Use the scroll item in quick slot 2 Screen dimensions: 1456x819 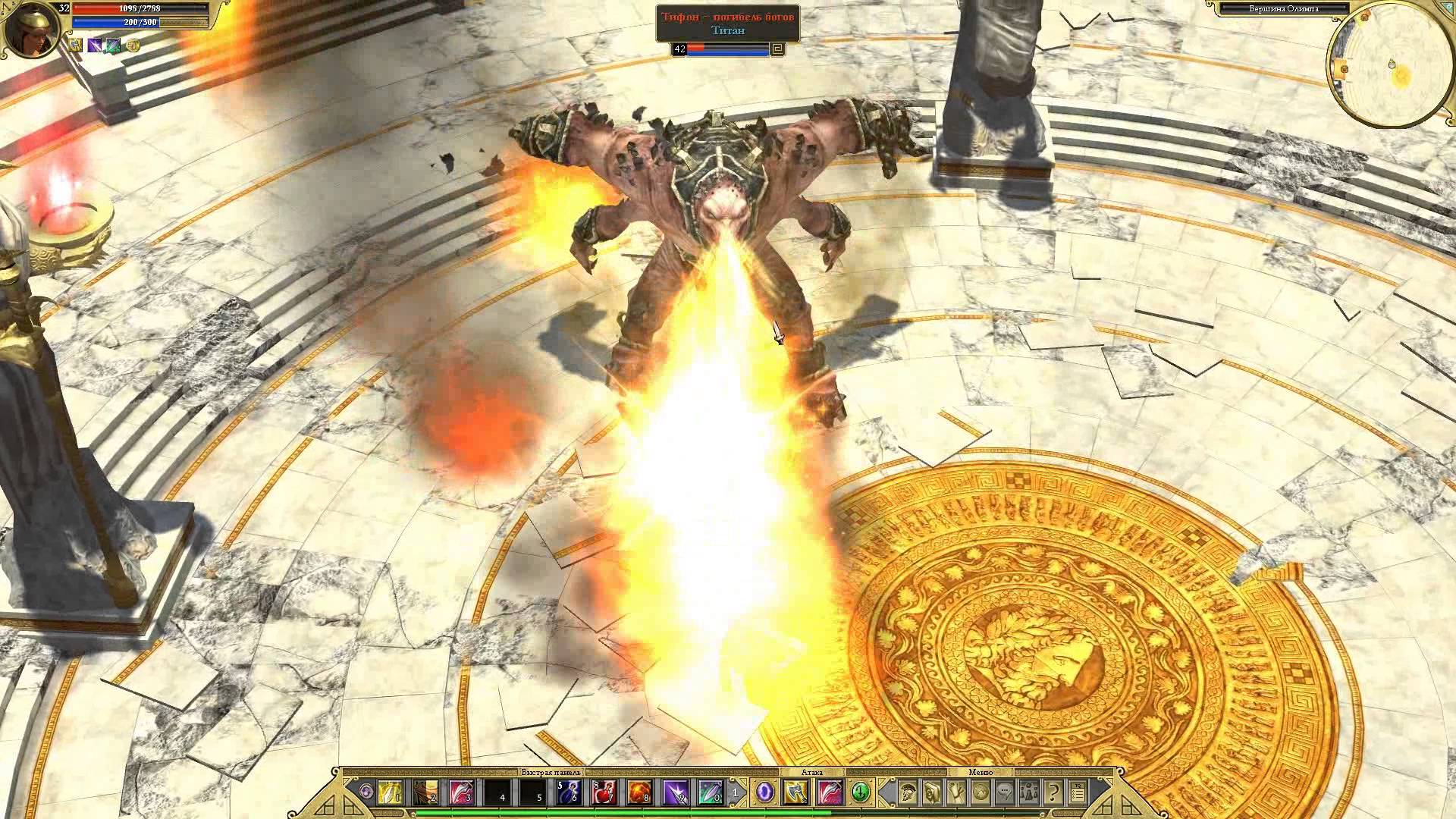(x=425, y=793)
